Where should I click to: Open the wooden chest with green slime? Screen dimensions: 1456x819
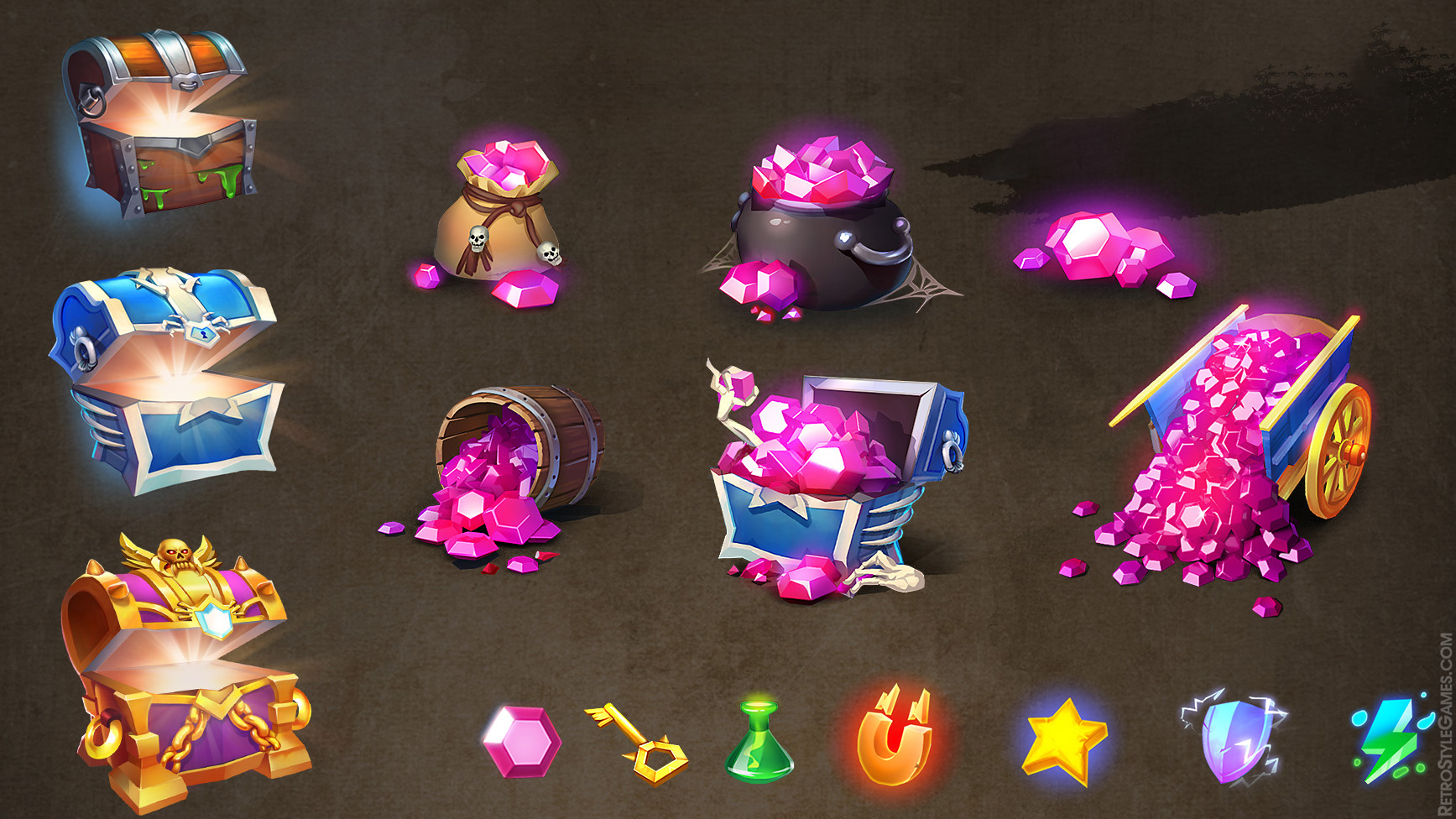(x=161, y=126)
